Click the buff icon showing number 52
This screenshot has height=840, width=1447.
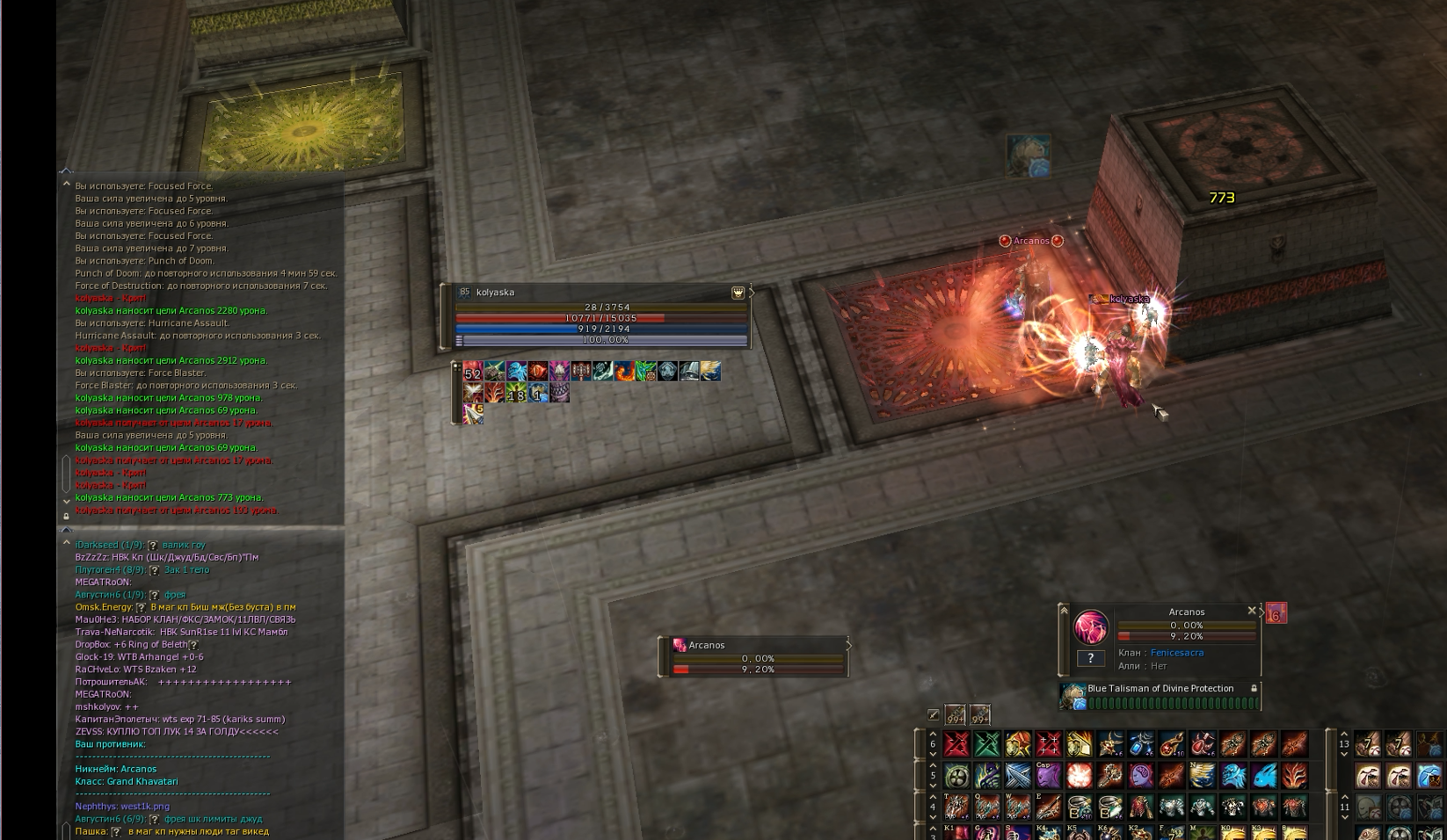click(x=473, y=372)
